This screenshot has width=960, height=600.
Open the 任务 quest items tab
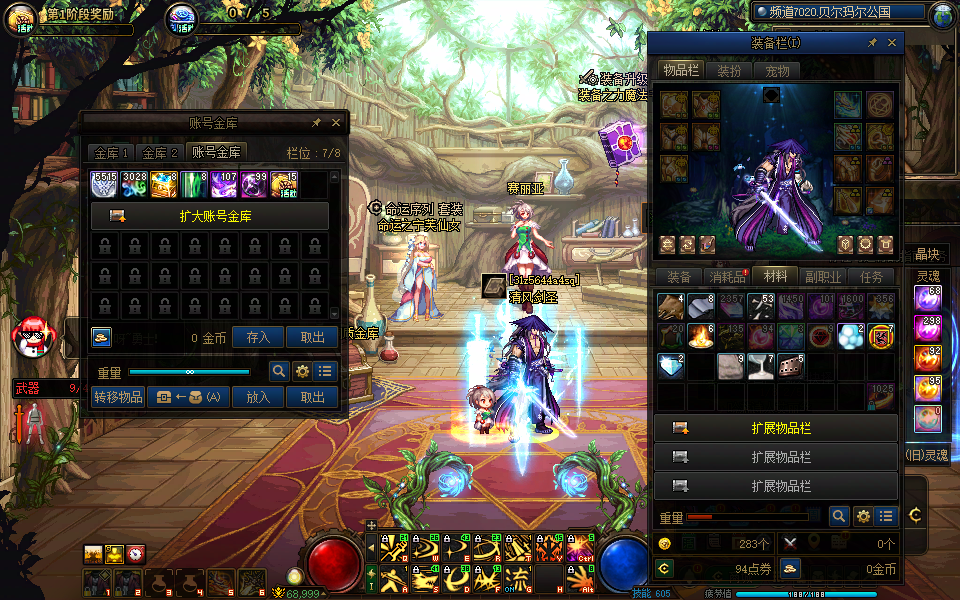click(871, 277)
